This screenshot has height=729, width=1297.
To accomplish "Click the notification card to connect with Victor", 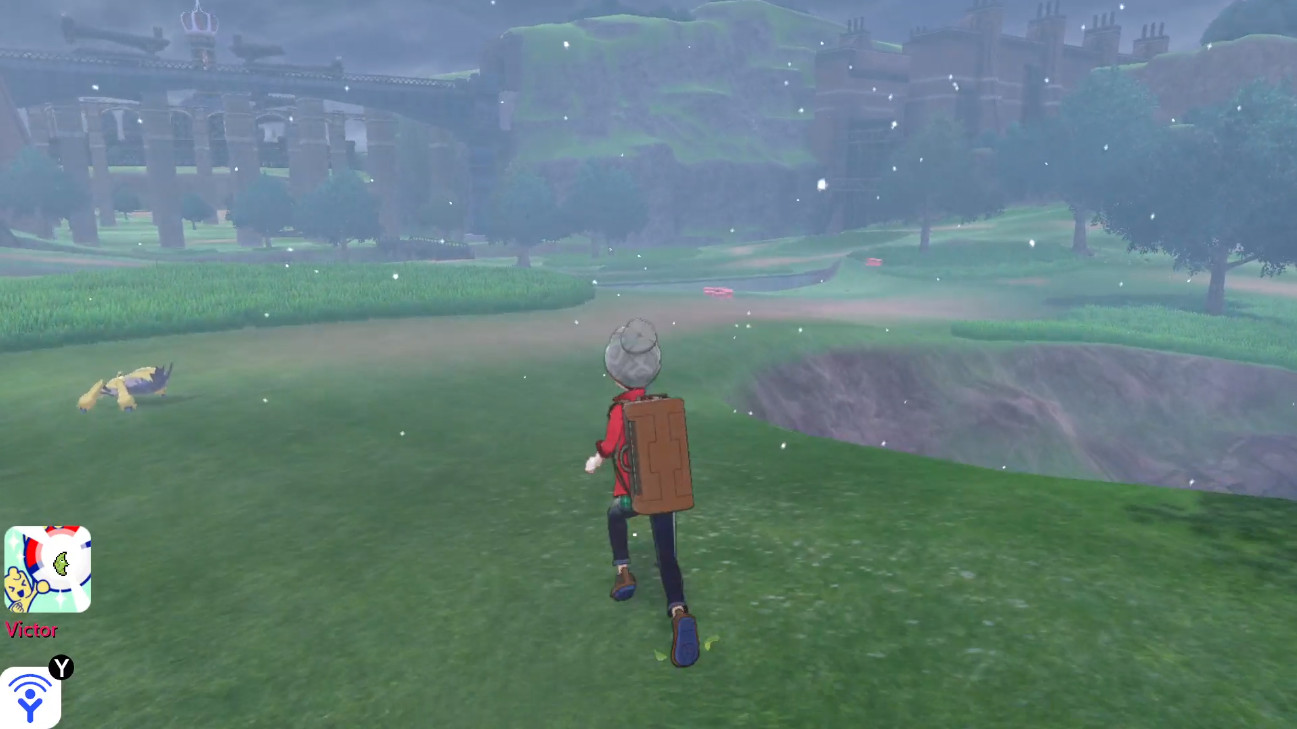I will [x=48, y=567].
